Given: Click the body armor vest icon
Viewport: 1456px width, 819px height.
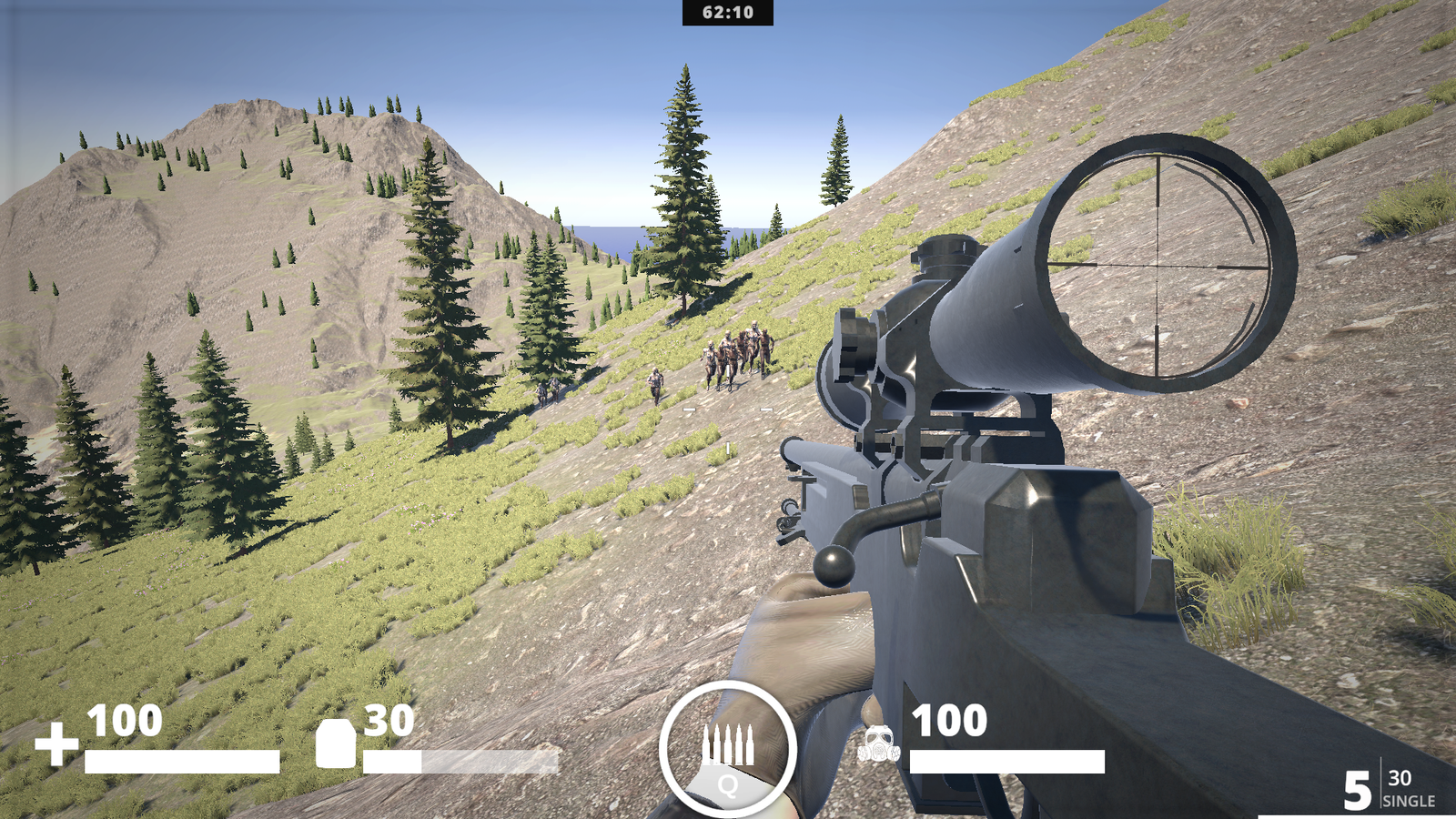Looking at the screenshot, I should click(x=335, y=743).
